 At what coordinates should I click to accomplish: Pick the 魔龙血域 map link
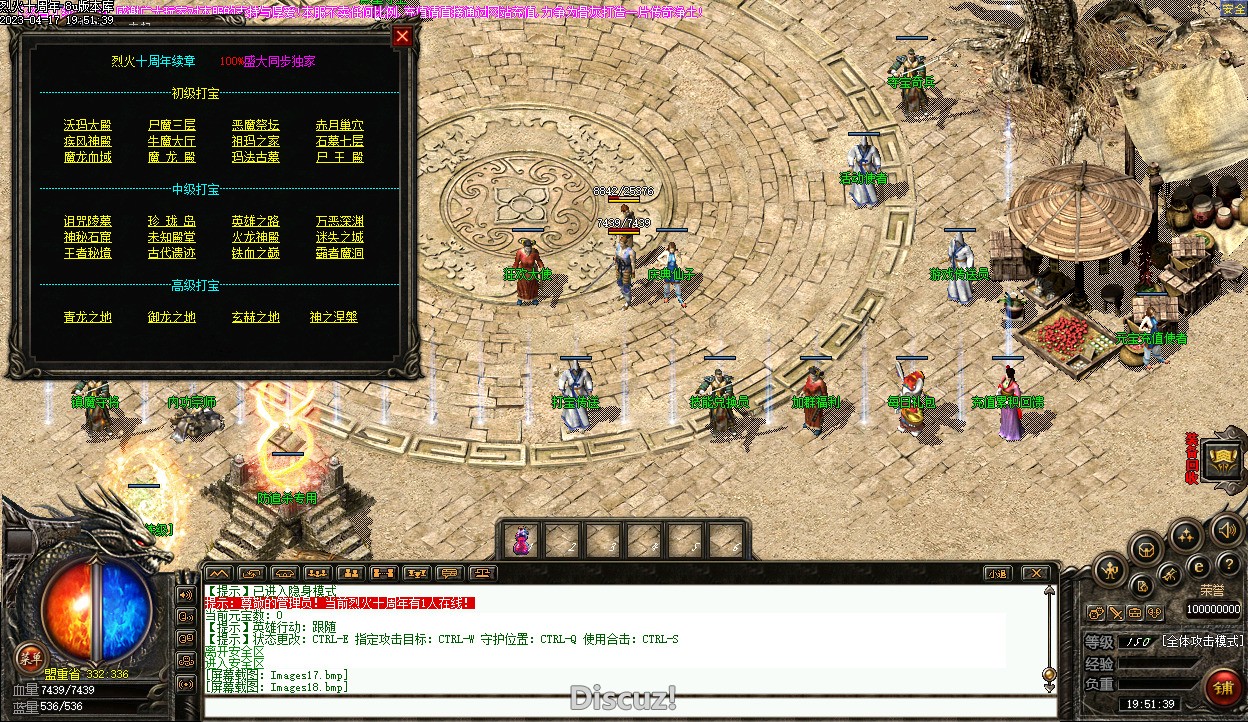coord(88,157)
